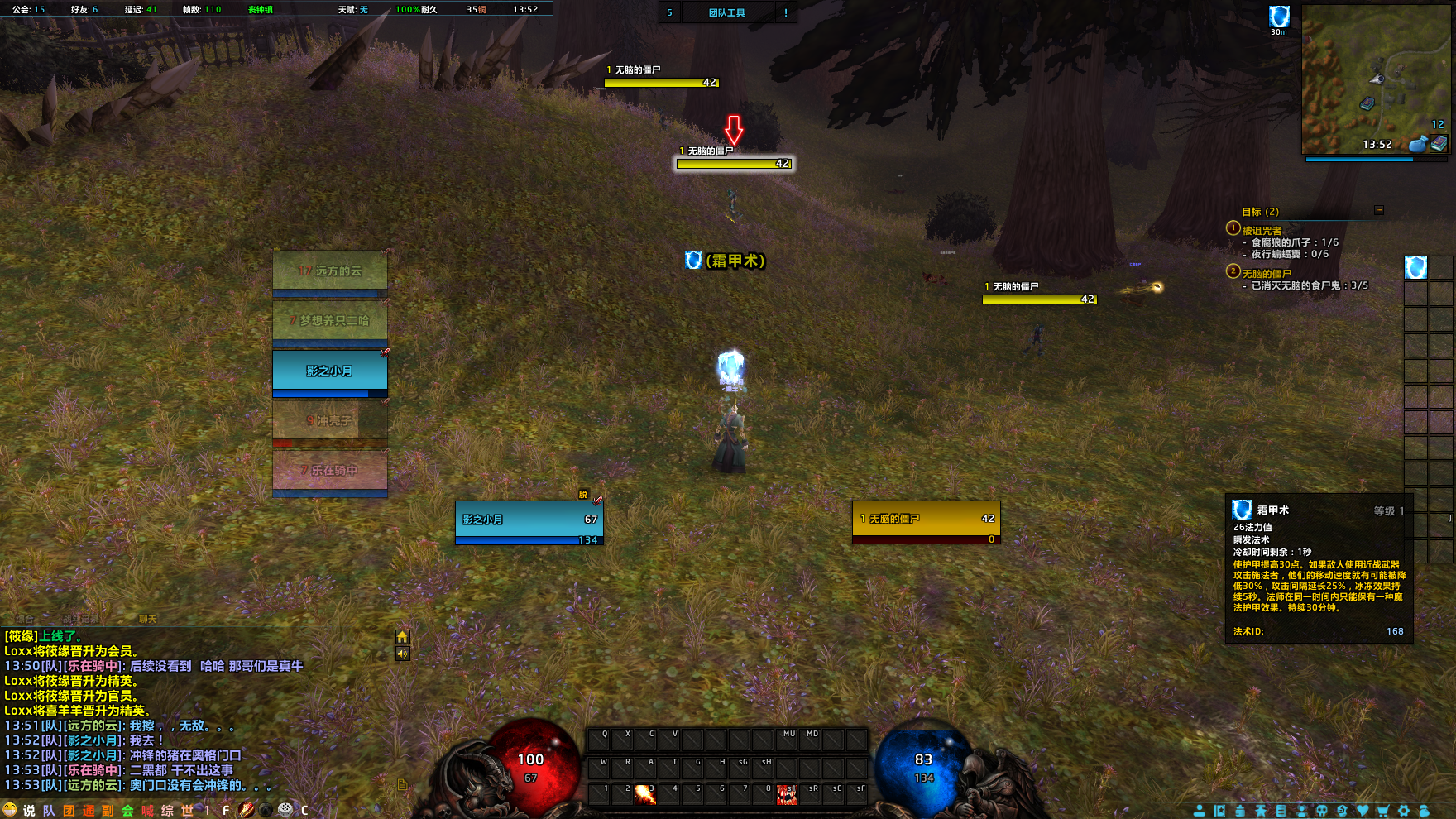Image resolution: width=1456 pixels, height=819 pixels.
Task: Cast the fire spell in slot 3
Action: 645,794
